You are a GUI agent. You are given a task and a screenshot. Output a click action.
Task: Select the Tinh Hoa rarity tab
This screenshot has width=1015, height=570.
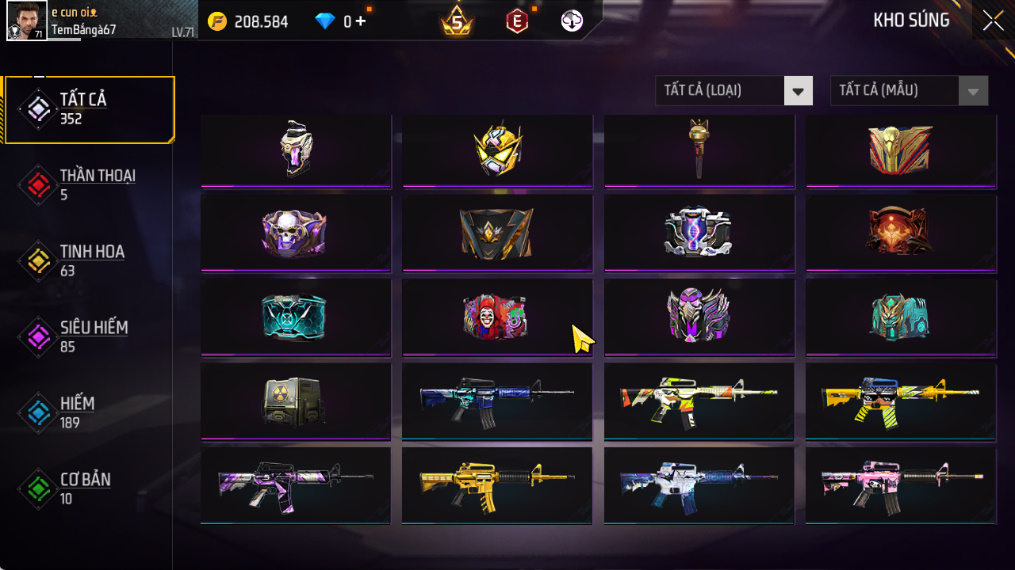[x=88, y=260]
